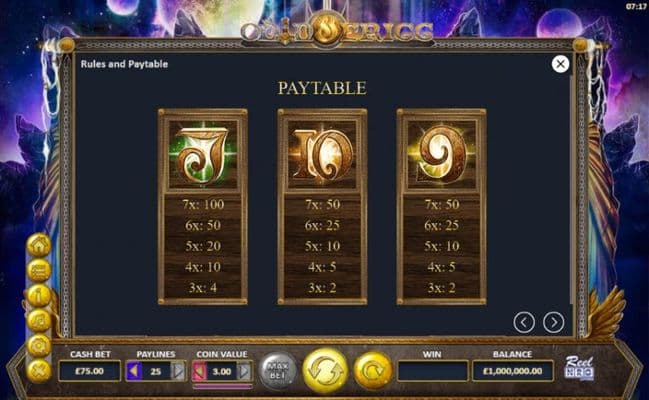Go to the previous paytable page
The image size is (649, 400).
tap(525, 322)
